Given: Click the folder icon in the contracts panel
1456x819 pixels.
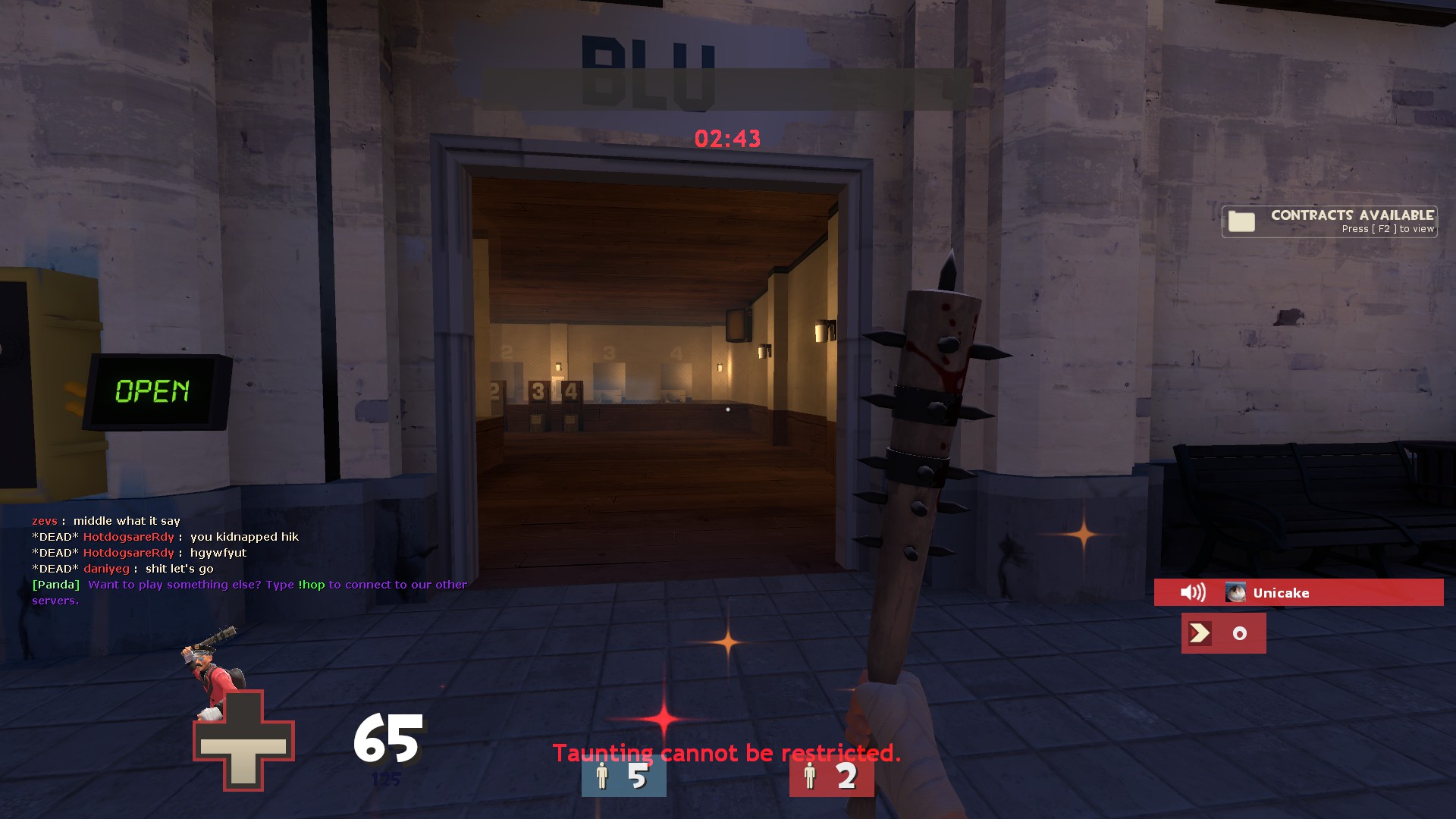Looking at the screenshot, I should pos(1241,221).
